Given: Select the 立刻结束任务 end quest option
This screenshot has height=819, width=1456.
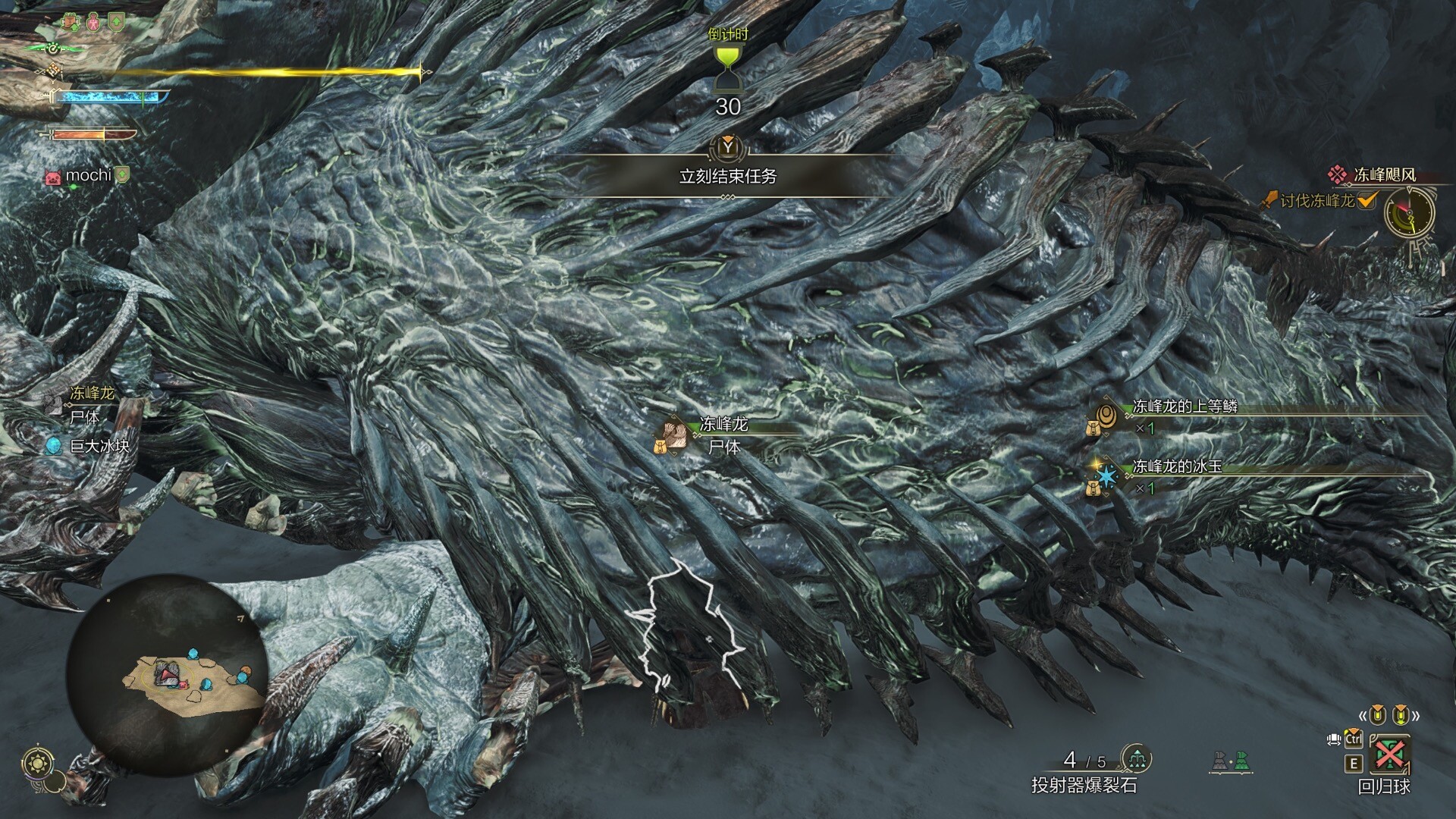Looking at the screenshot, I should 727,177.
